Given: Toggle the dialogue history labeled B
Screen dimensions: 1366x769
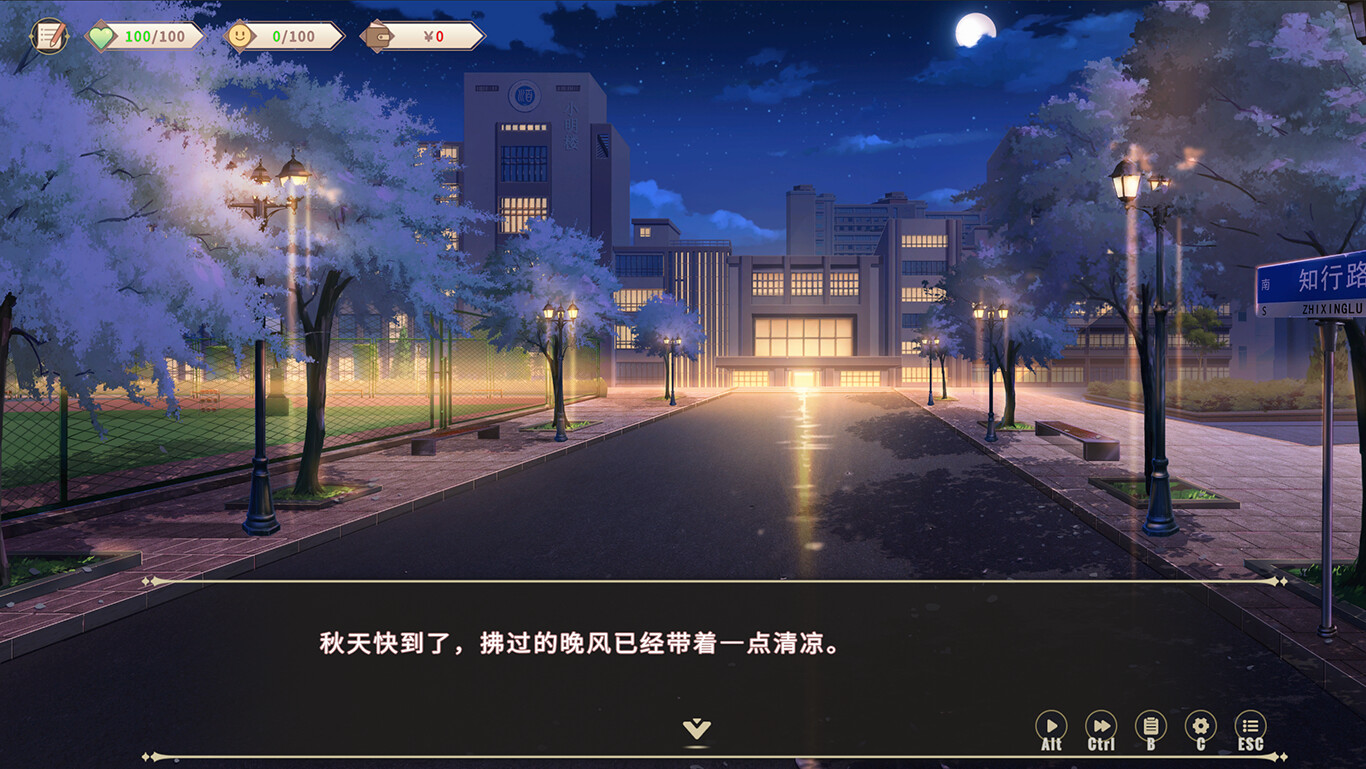Looking at the screenshot, I should click(x=1150, y=745).
